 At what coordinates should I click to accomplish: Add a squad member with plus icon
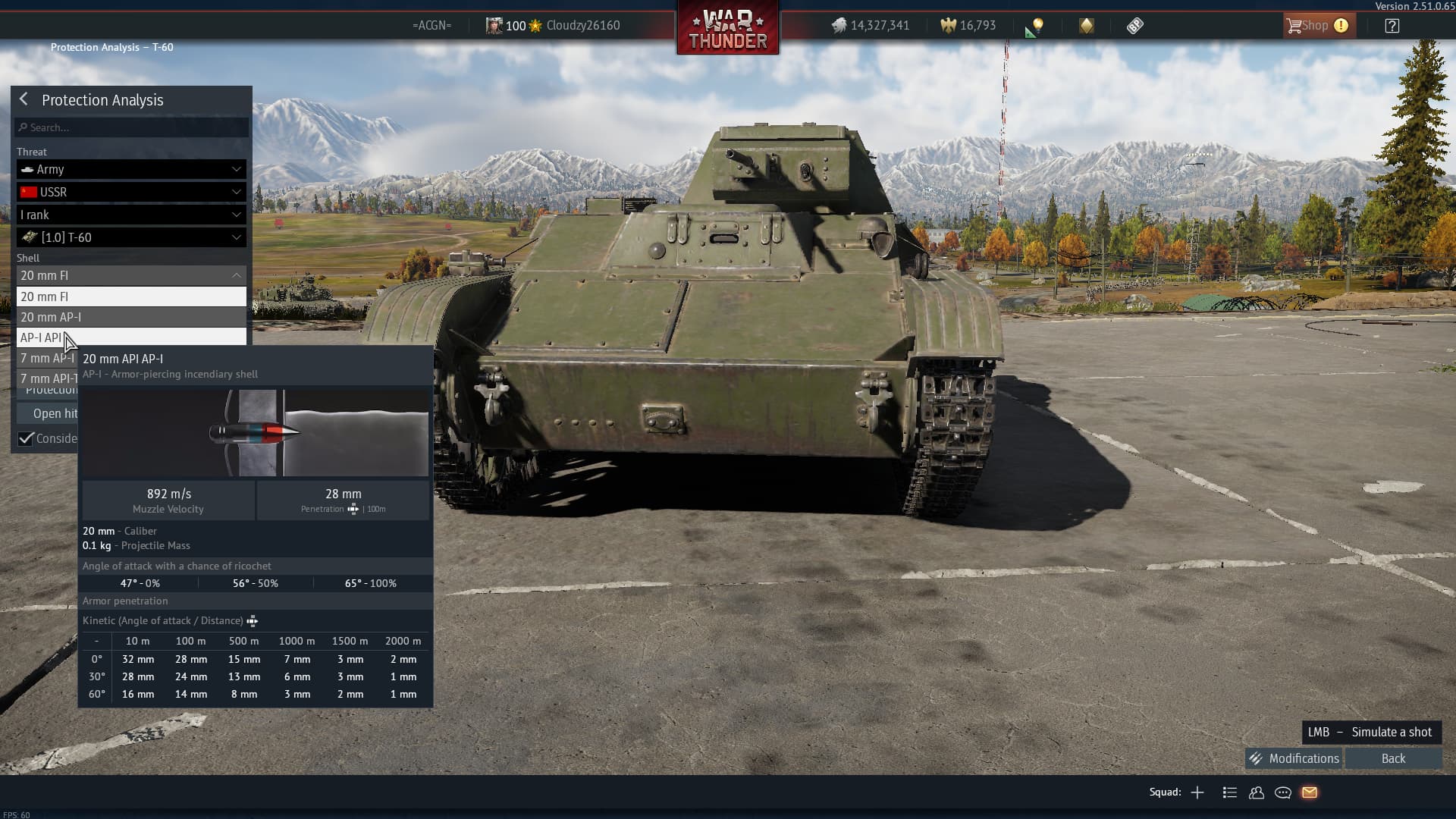click(x=1197, y=792)
